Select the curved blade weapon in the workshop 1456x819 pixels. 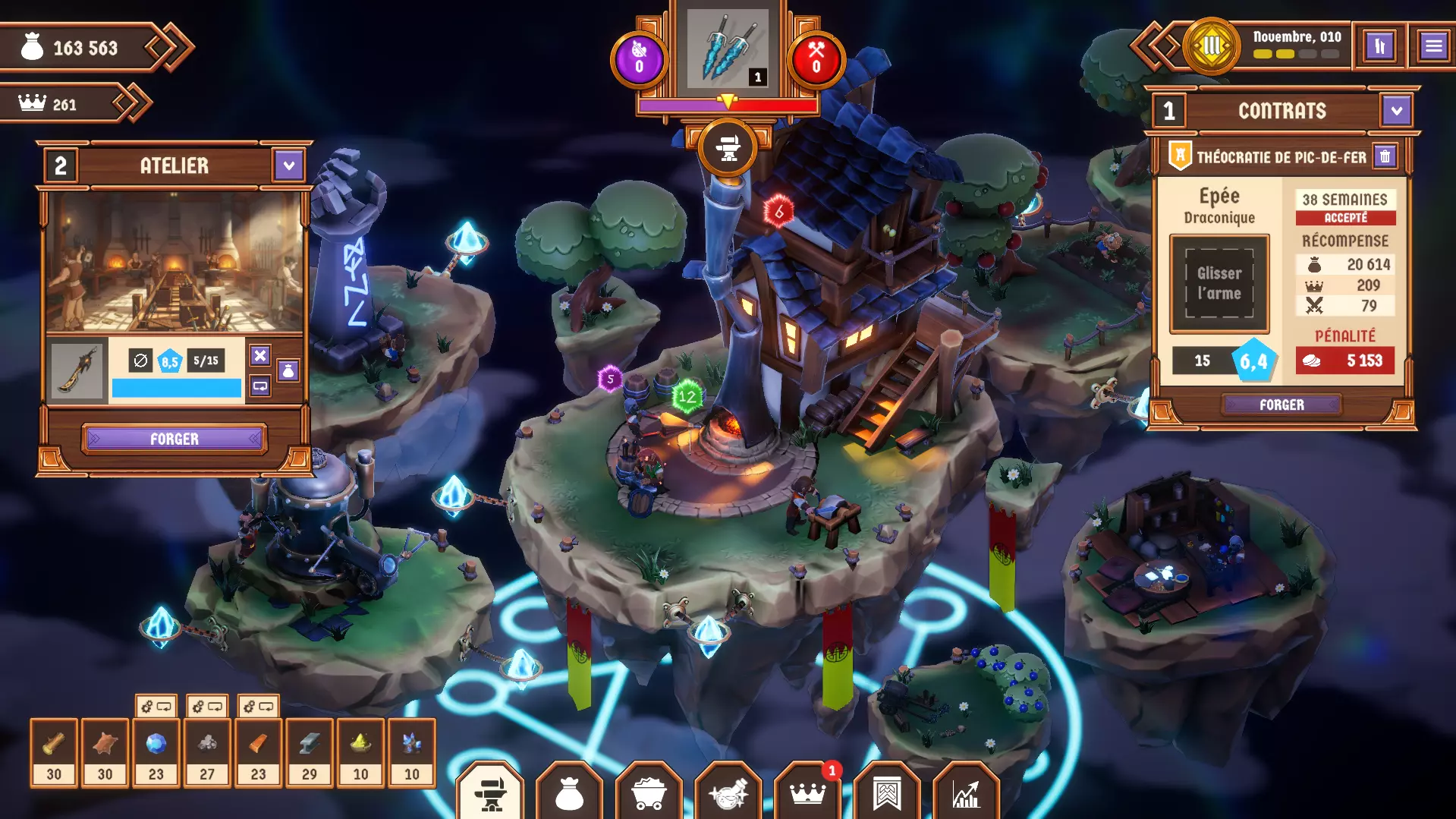(x=77, y=370)
